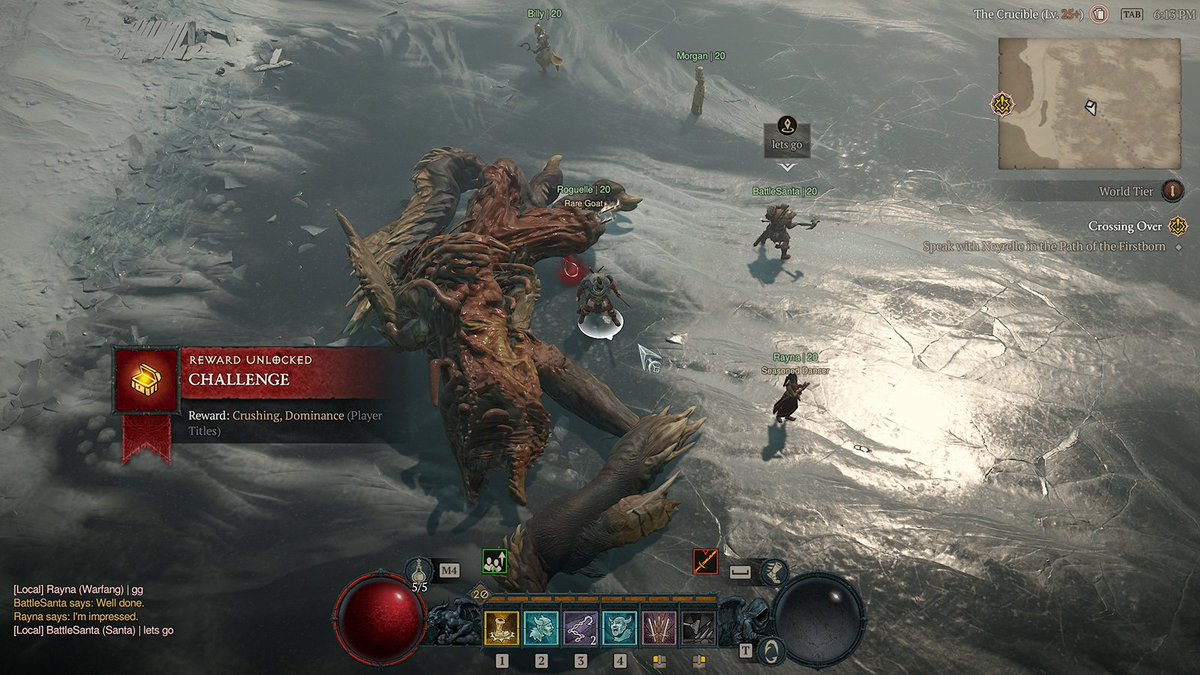This screenshot has height=675, width=1200.
Task: Click the green party buff icon
Action: [494, 561]
